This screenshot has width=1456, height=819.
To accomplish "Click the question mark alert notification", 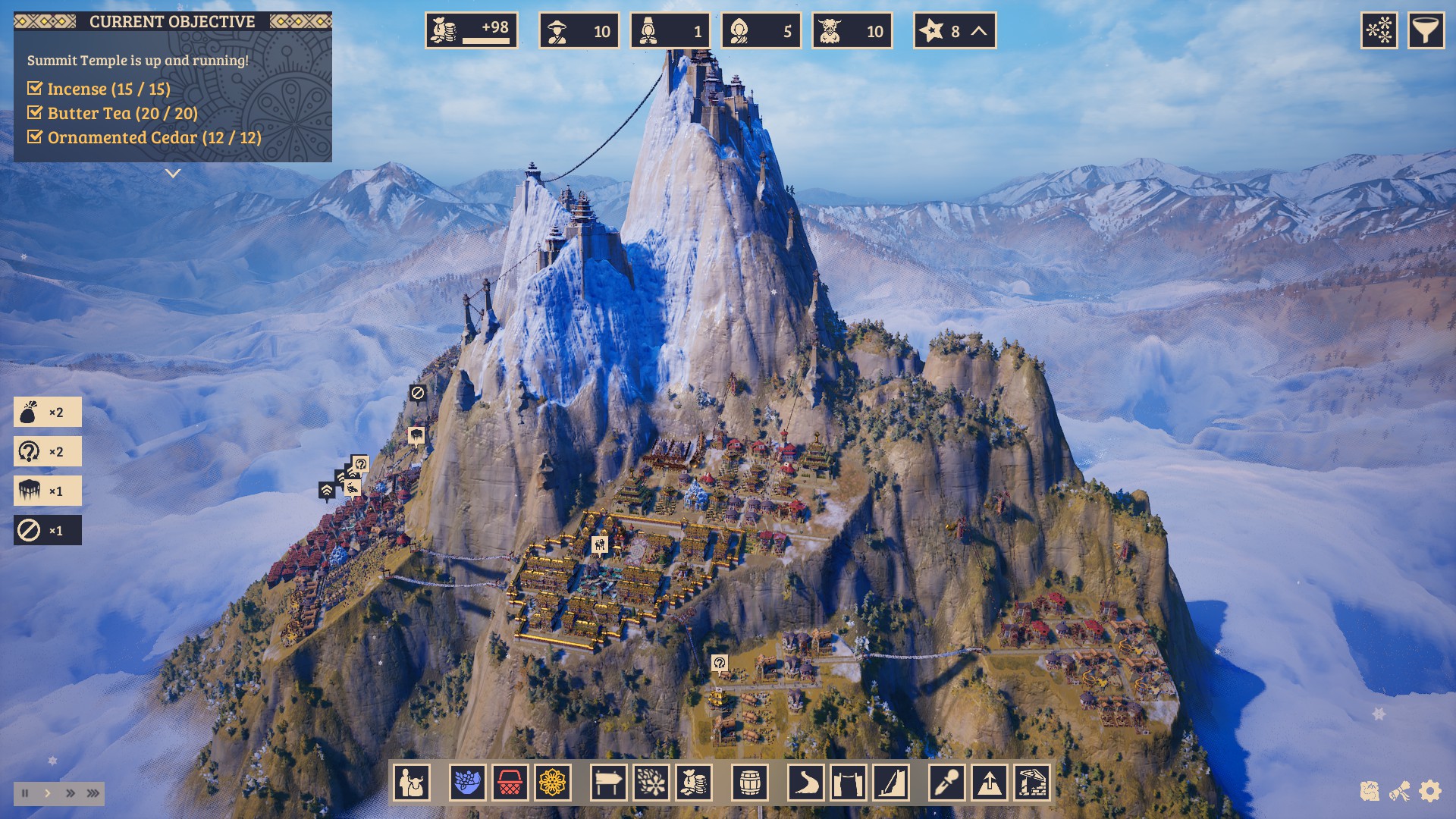I will click(47, 452).
